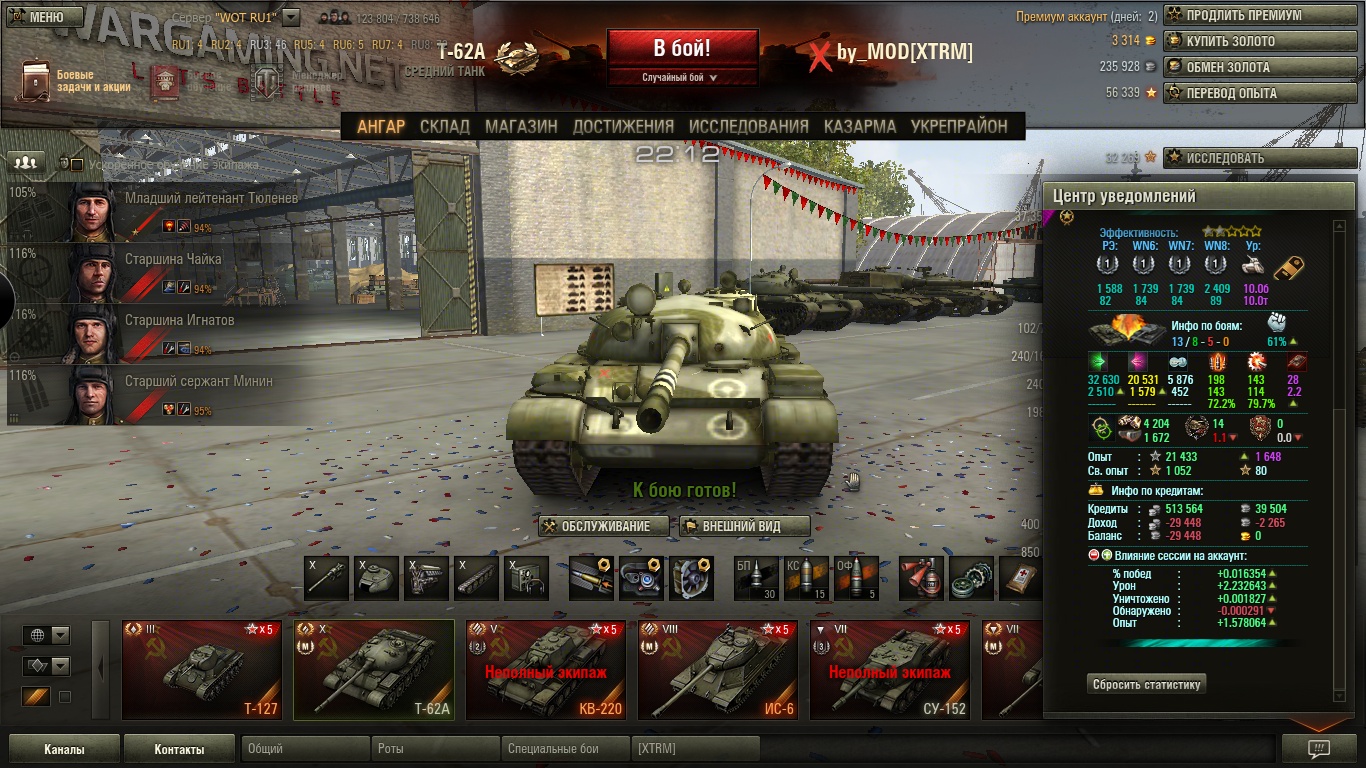This screenshot has width=1366, height=768.
Task: Open the Казарма tab
Action: click(860, 126)
